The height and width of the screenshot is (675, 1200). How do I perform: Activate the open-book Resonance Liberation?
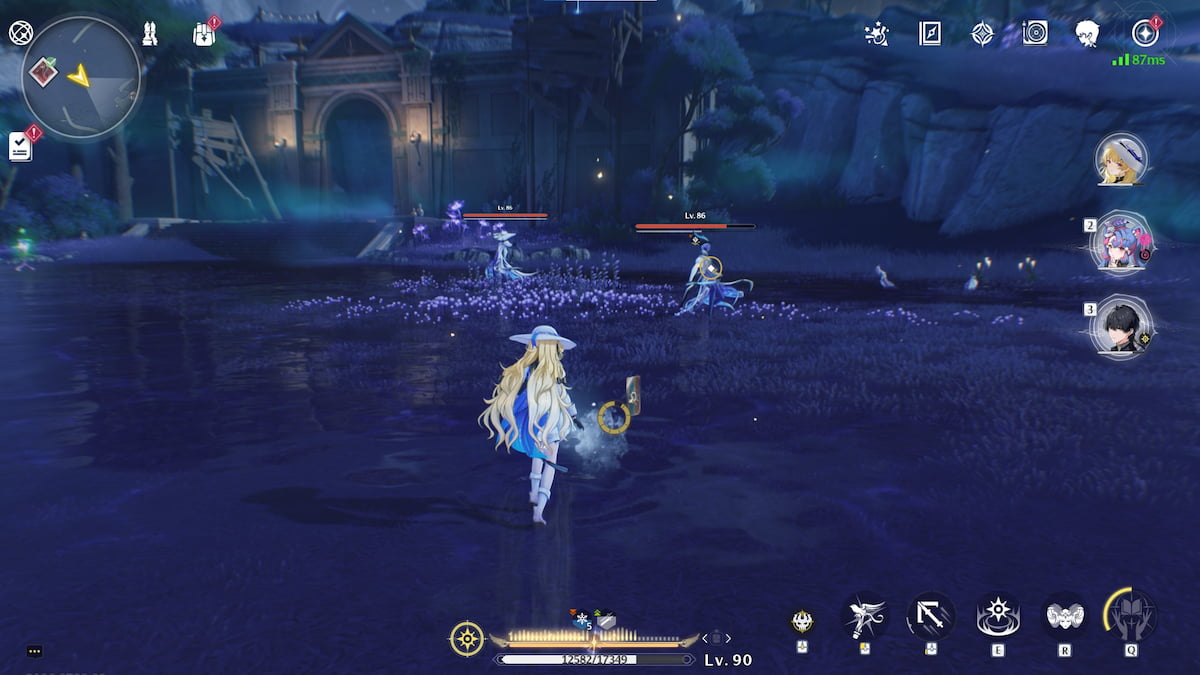[1132, 615]
